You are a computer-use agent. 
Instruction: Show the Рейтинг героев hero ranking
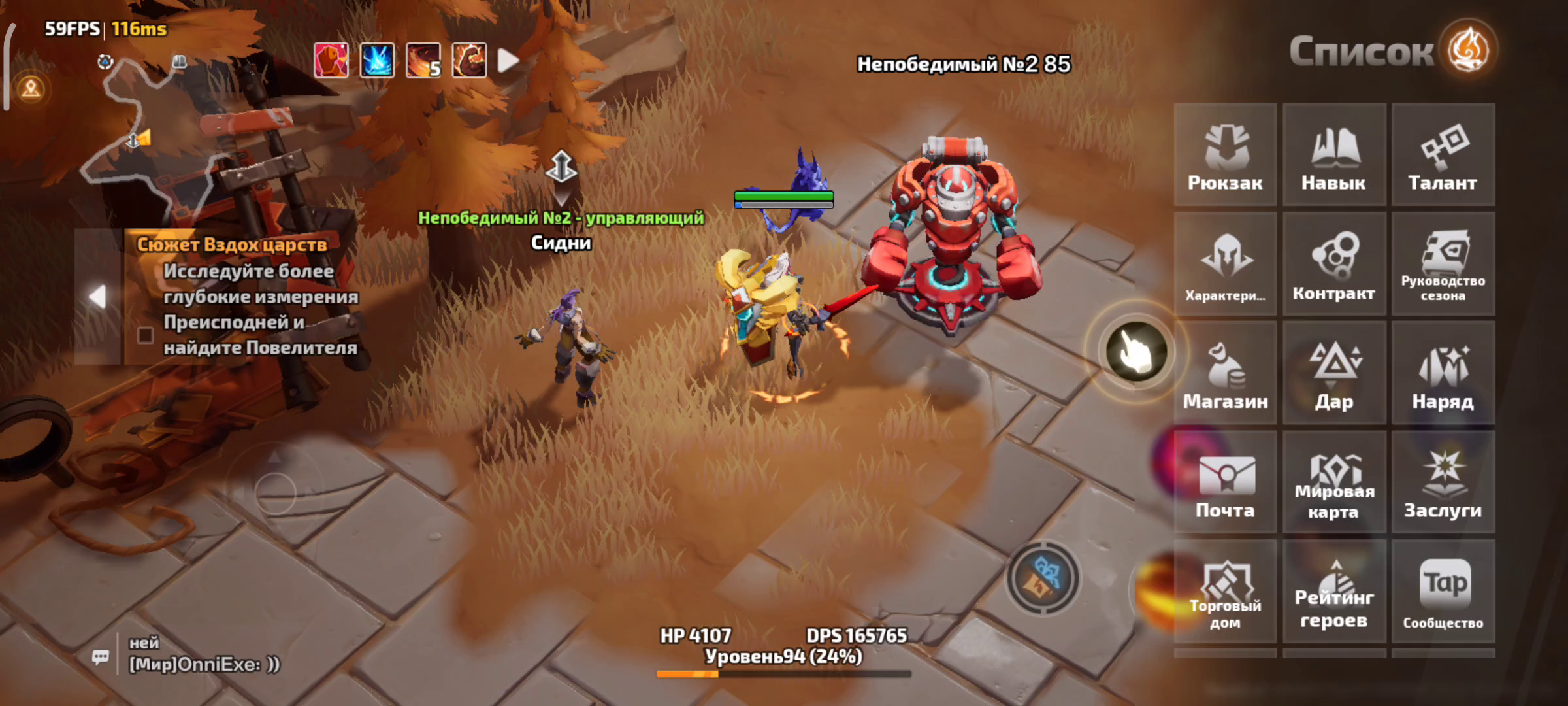(x=1334, y=592)
